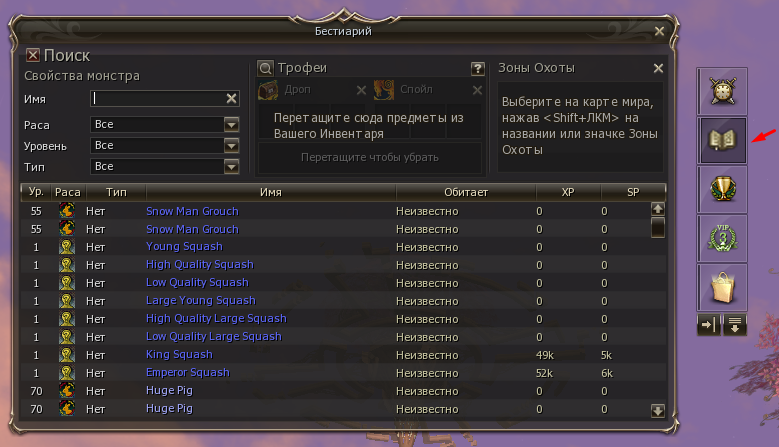Clear the Имя search field
The height and width of the screenshot is (447, 779).
coord(231,98)
